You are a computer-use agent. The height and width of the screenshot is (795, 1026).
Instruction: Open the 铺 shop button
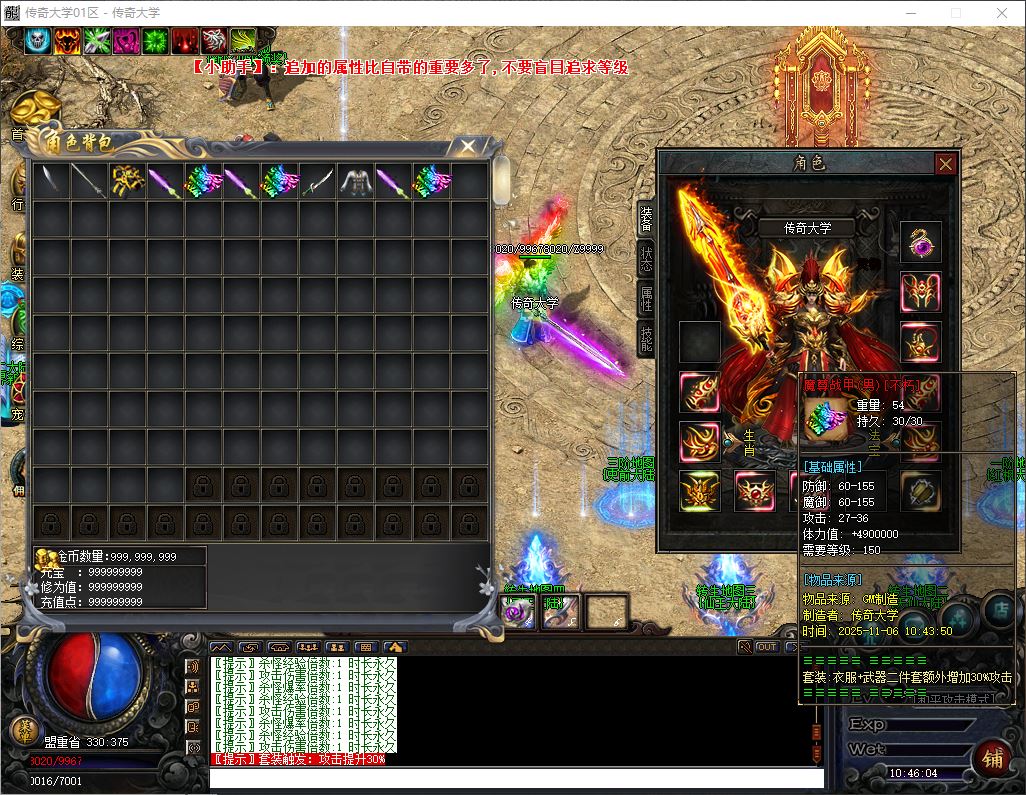coord(992,756)
